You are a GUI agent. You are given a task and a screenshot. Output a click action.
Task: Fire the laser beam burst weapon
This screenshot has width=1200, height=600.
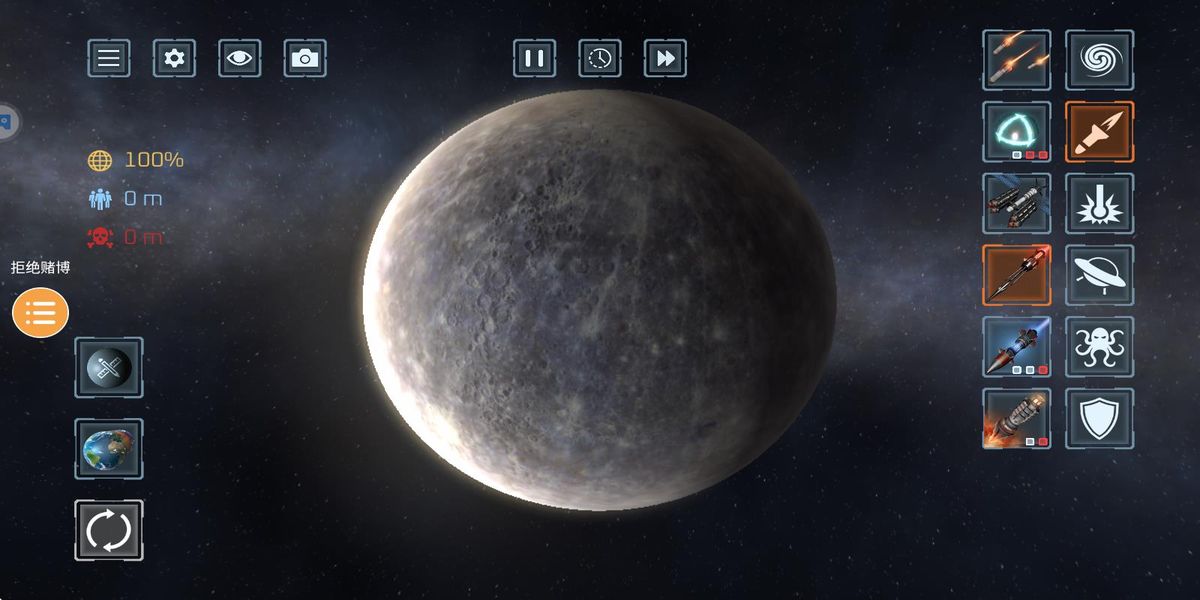click(x=1099, y=203)
